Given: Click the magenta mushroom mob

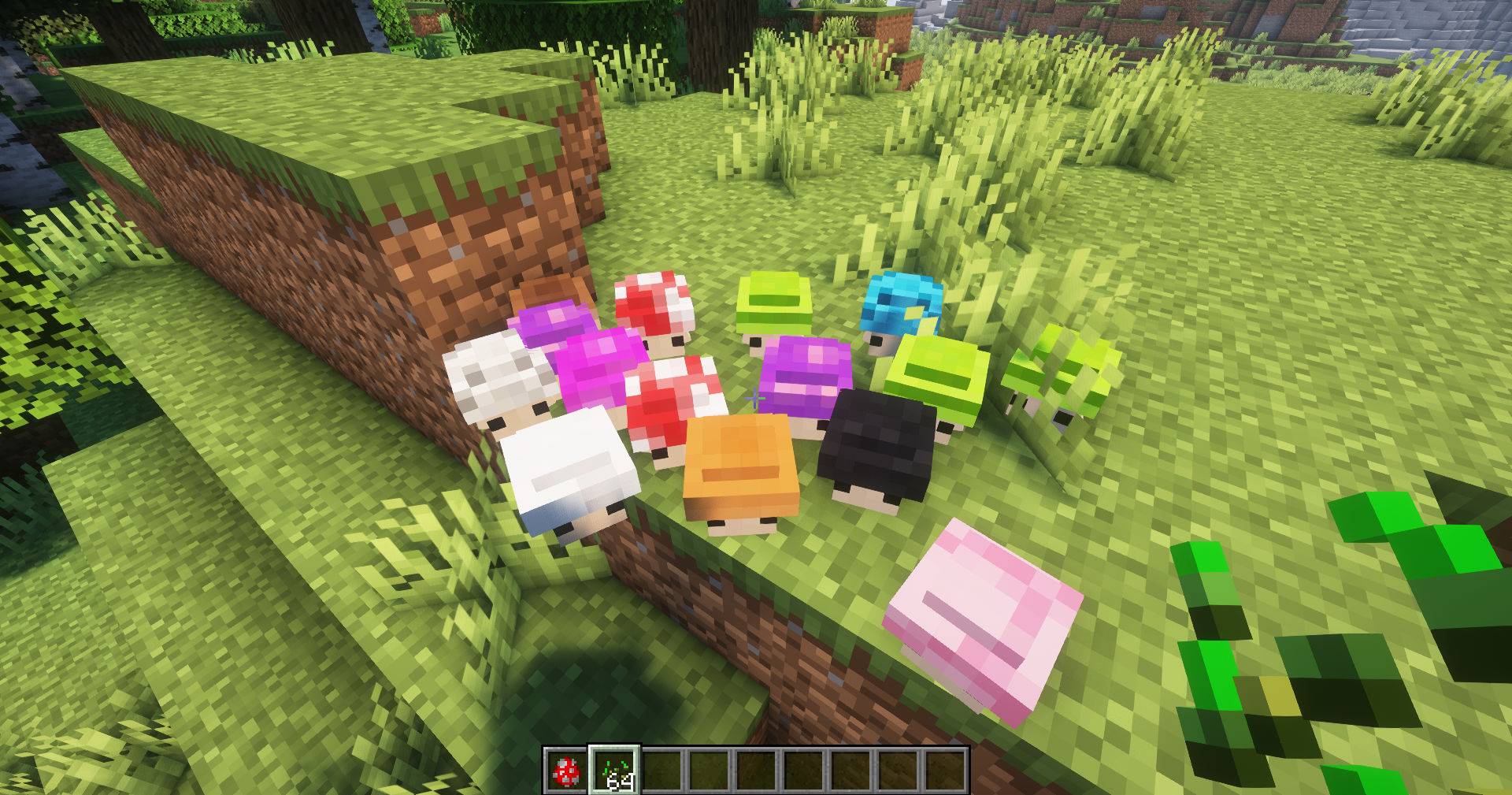Looking at the screenshot, I should (598, 358).
